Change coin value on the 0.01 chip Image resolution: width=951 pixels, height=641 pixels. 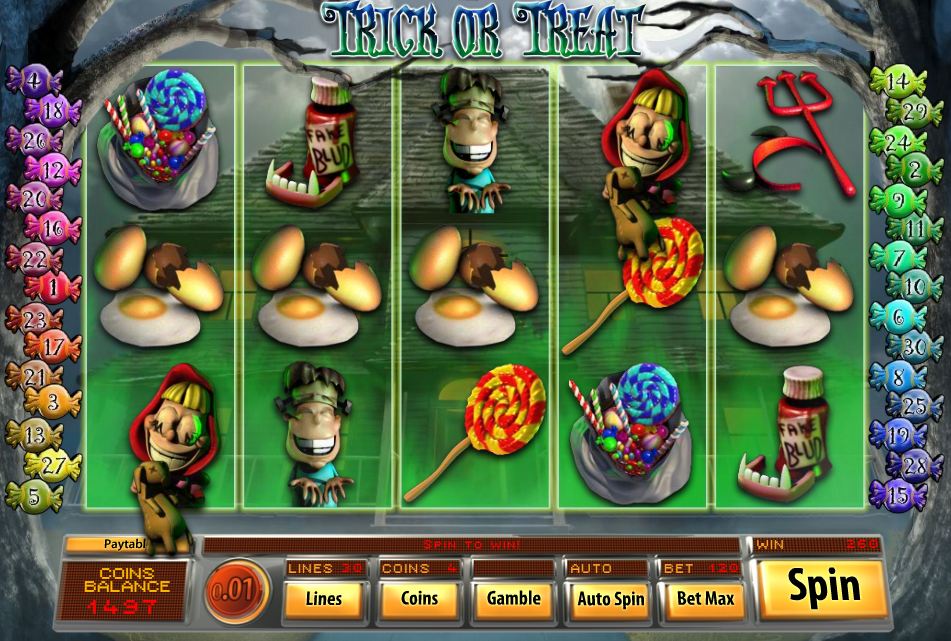pos(236,590)
